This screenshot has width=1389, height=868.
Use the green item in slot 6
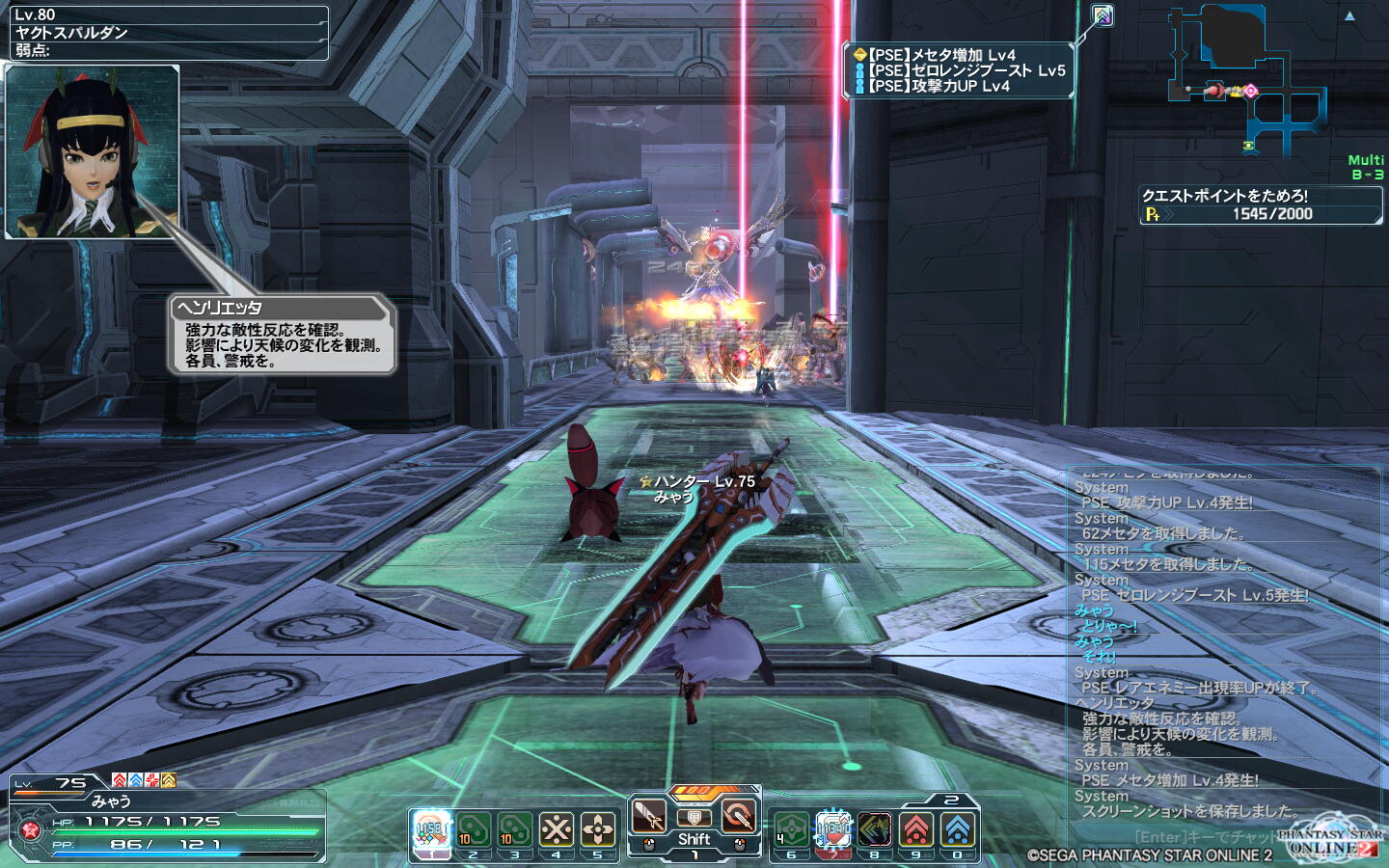point(791,829)
